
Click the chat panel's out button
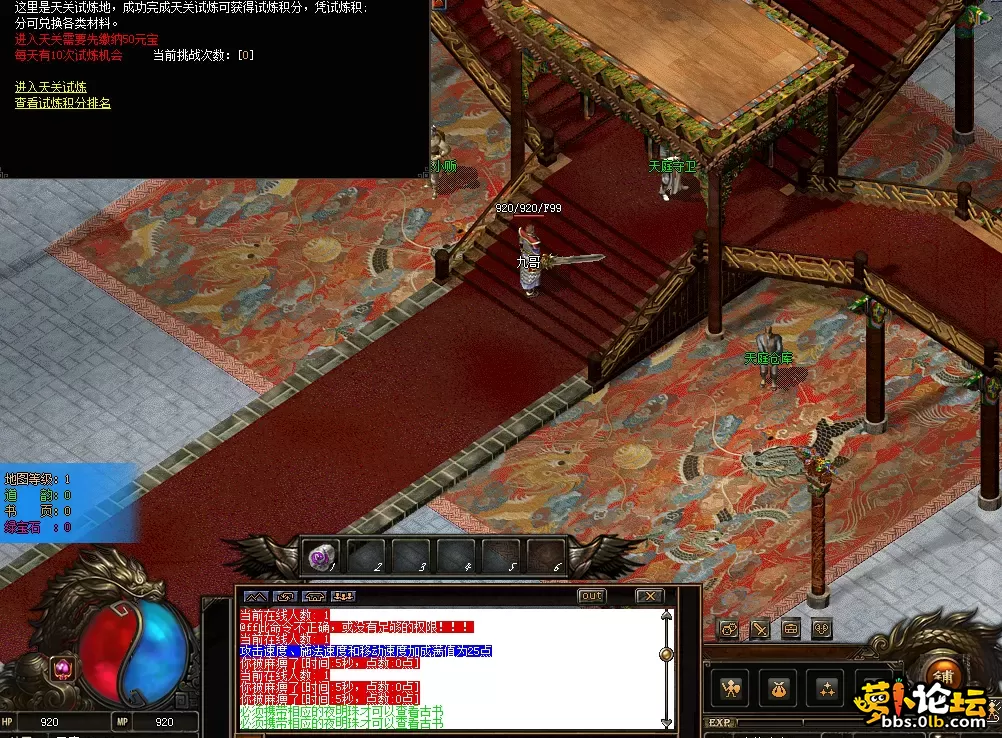coord(592,596)
